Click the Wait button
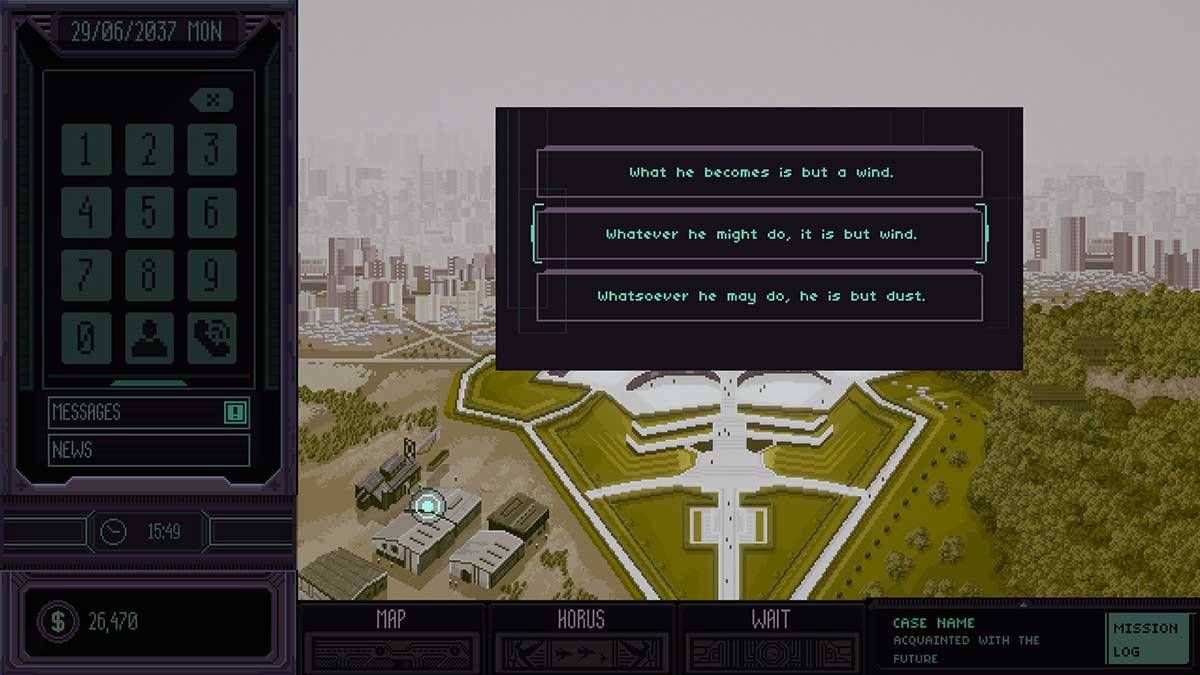The height and width of the screenshot is (675, 1200). point(770,636)
